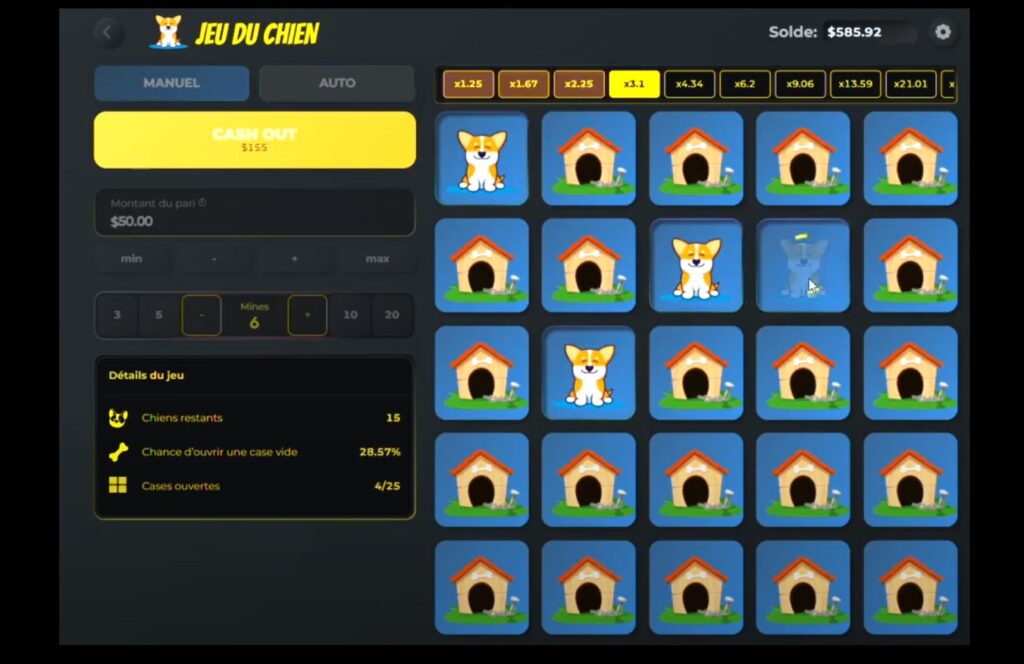The height and width of the screenshot is (664, 1024).
Task: Click the Solde balance field
Action: (x=868, y=32)
